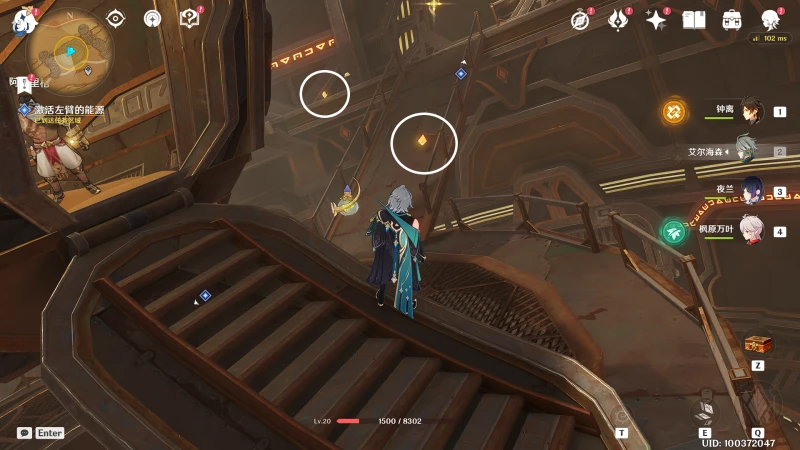The width and height of the screenshot is (800, 450).
Task: Use the treasure chest gadget
Action: coord(758,344)
